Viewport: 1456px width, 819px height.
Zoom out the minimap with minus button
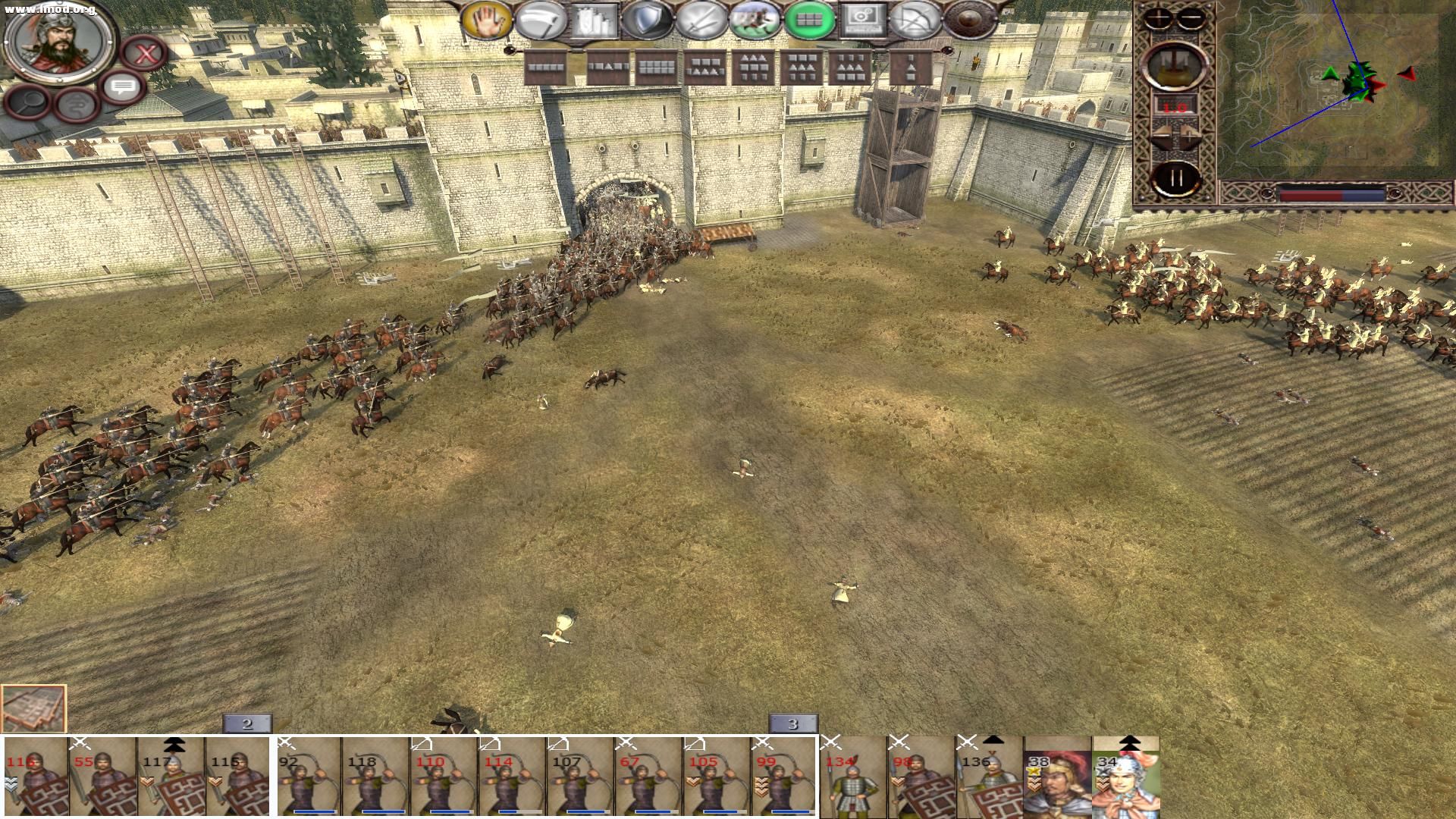point(1191,18)
